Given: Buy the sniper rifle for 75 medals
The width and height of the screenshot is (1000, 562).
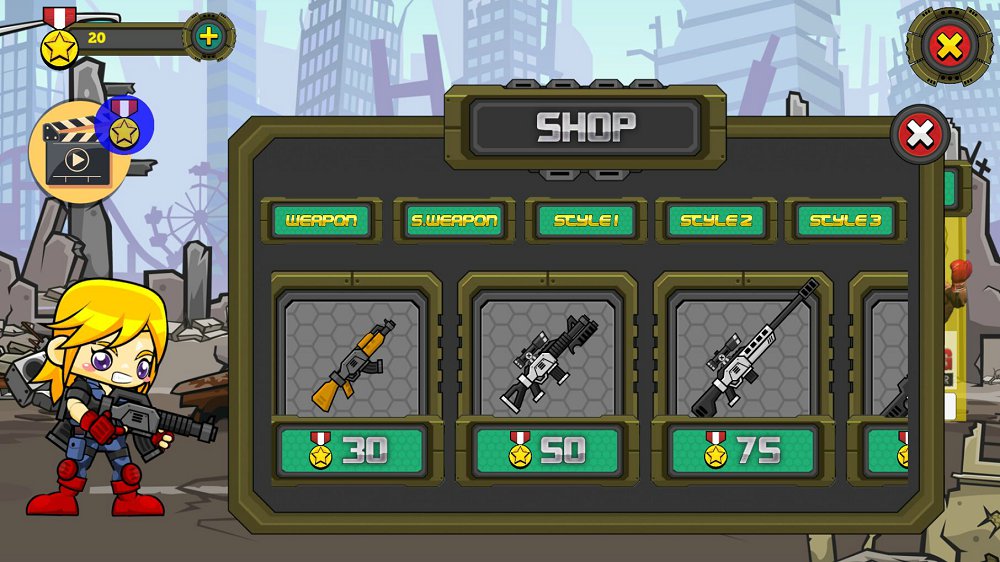Looking at the screenshot, I should (745, 451).
